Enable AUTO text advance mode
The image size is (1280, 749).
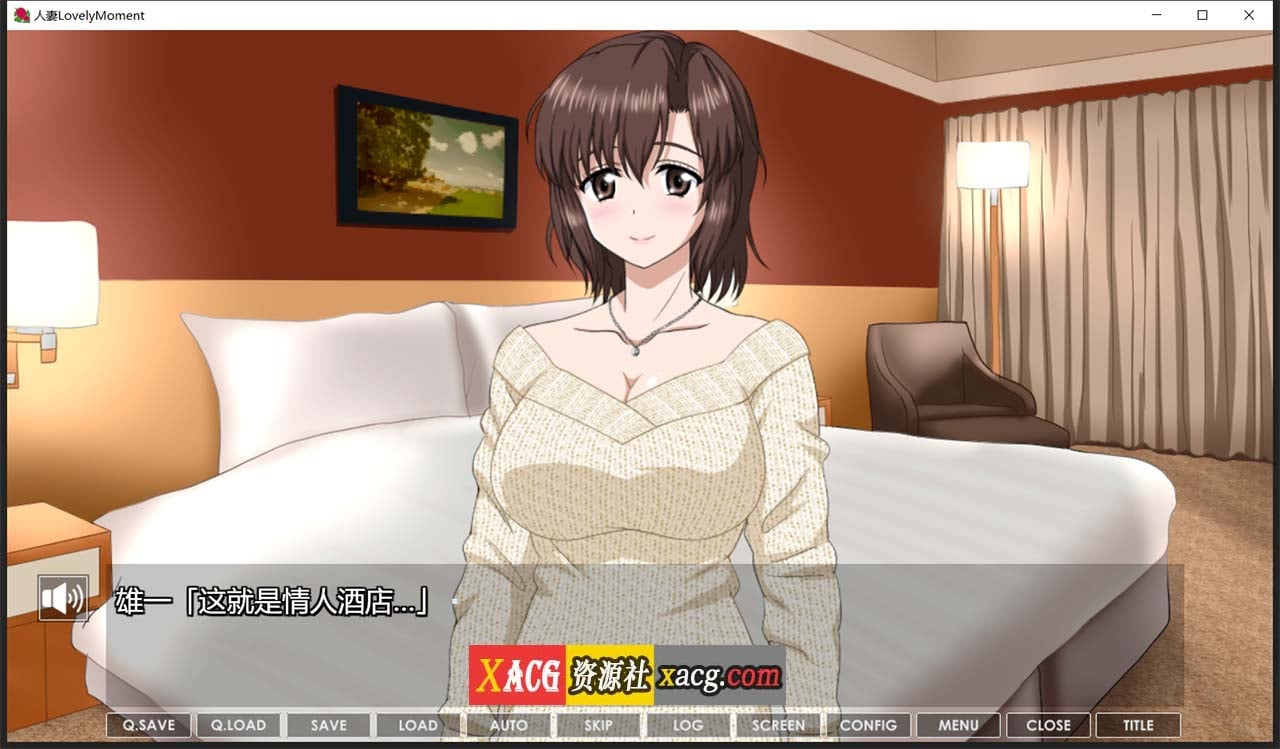[x=508, y=724]
